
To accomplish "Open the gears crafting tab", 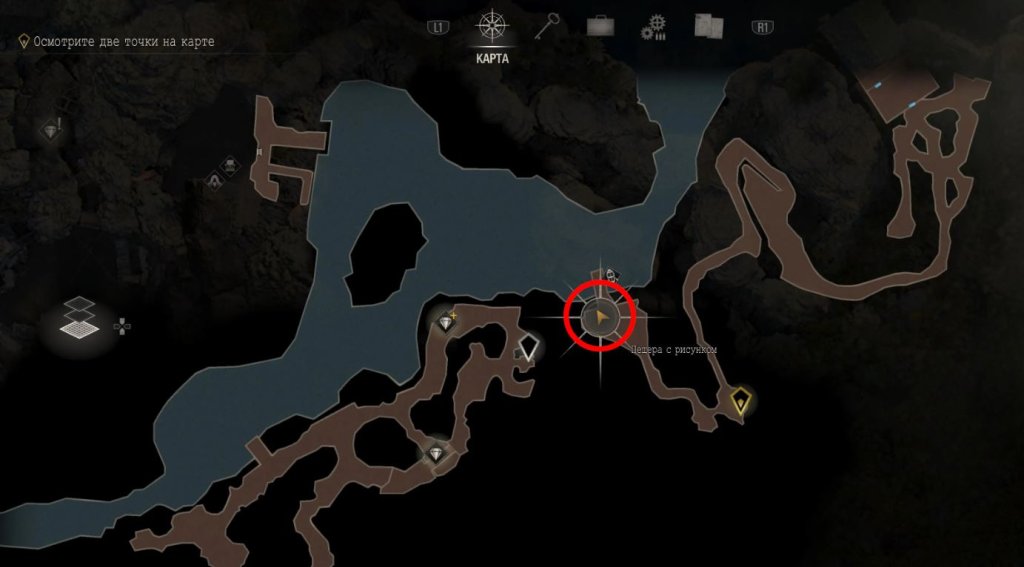I will tap(656, 27).
